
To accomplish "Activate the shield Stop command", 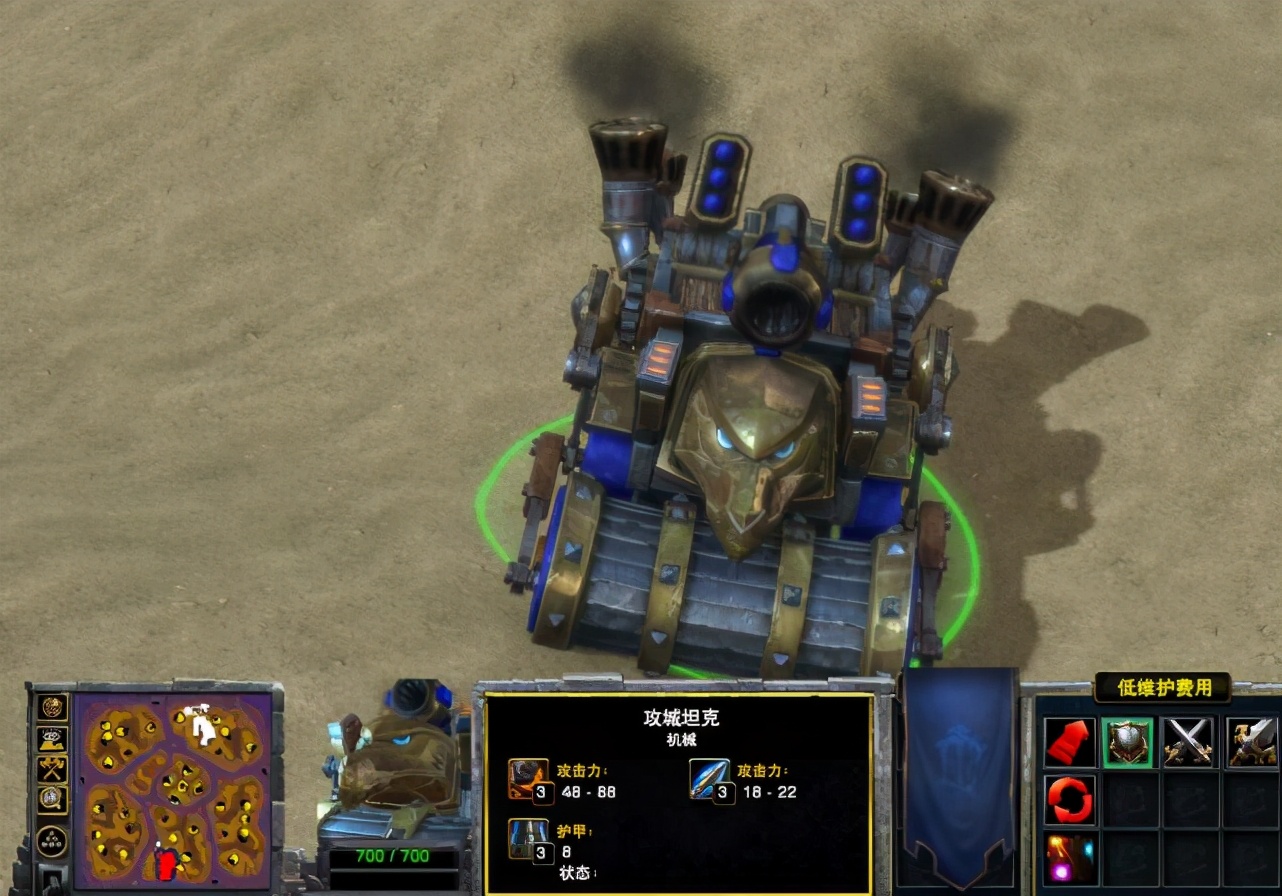I will click(1128, 742).
